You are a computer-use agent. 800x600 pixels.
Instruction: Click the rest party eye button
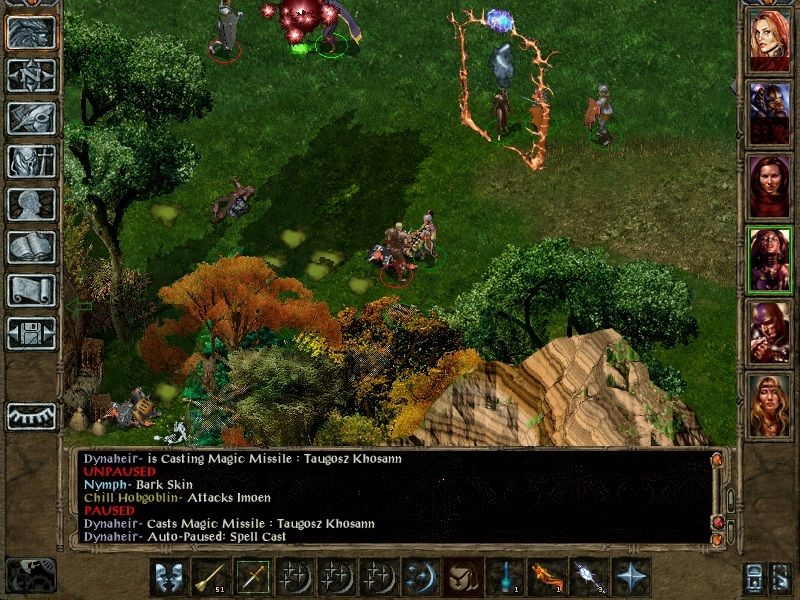(31, 416)
